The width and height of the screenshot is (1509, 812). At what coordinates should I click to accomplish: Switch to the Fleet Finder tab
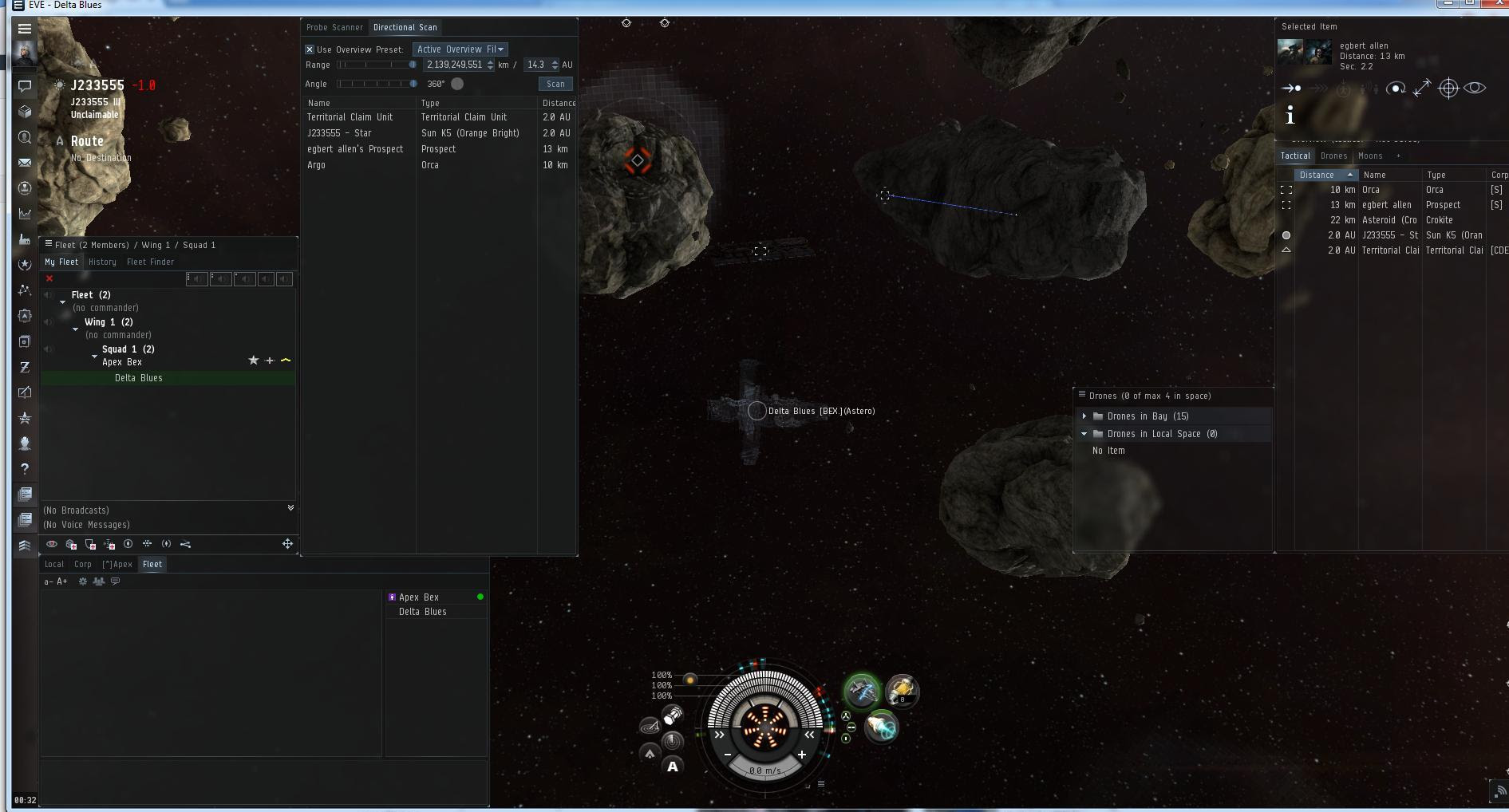150,262
